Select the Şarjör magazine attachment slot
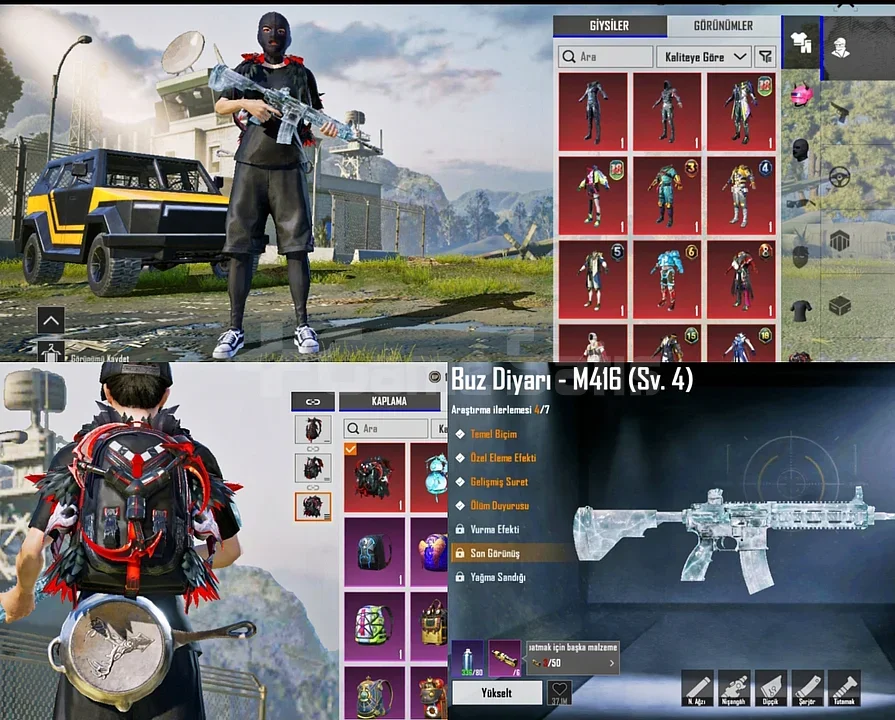 click(x=807, y=687)
